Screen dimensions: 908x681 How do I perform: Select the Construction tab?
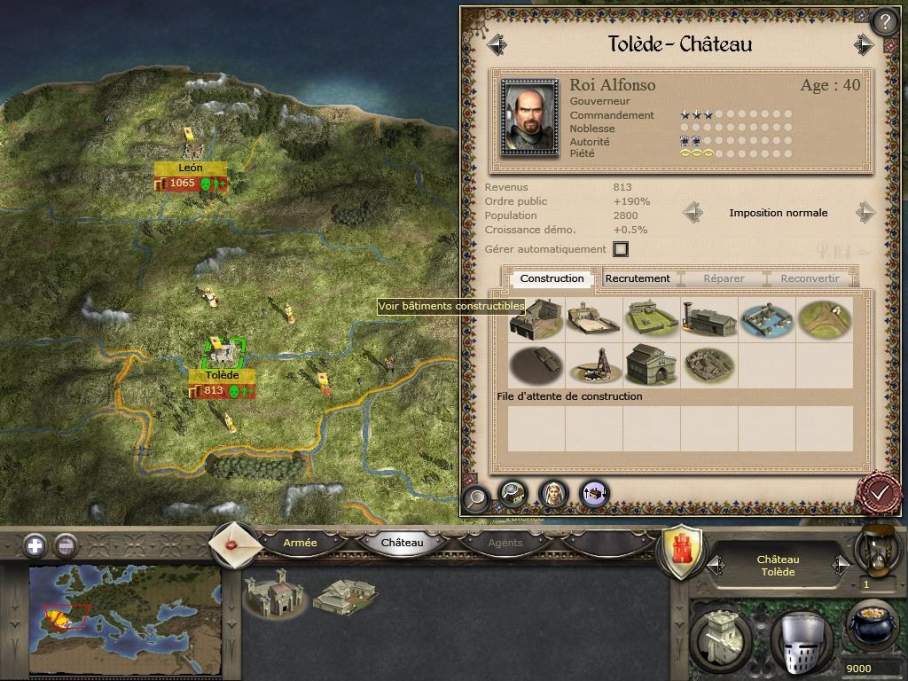point(552,278)
